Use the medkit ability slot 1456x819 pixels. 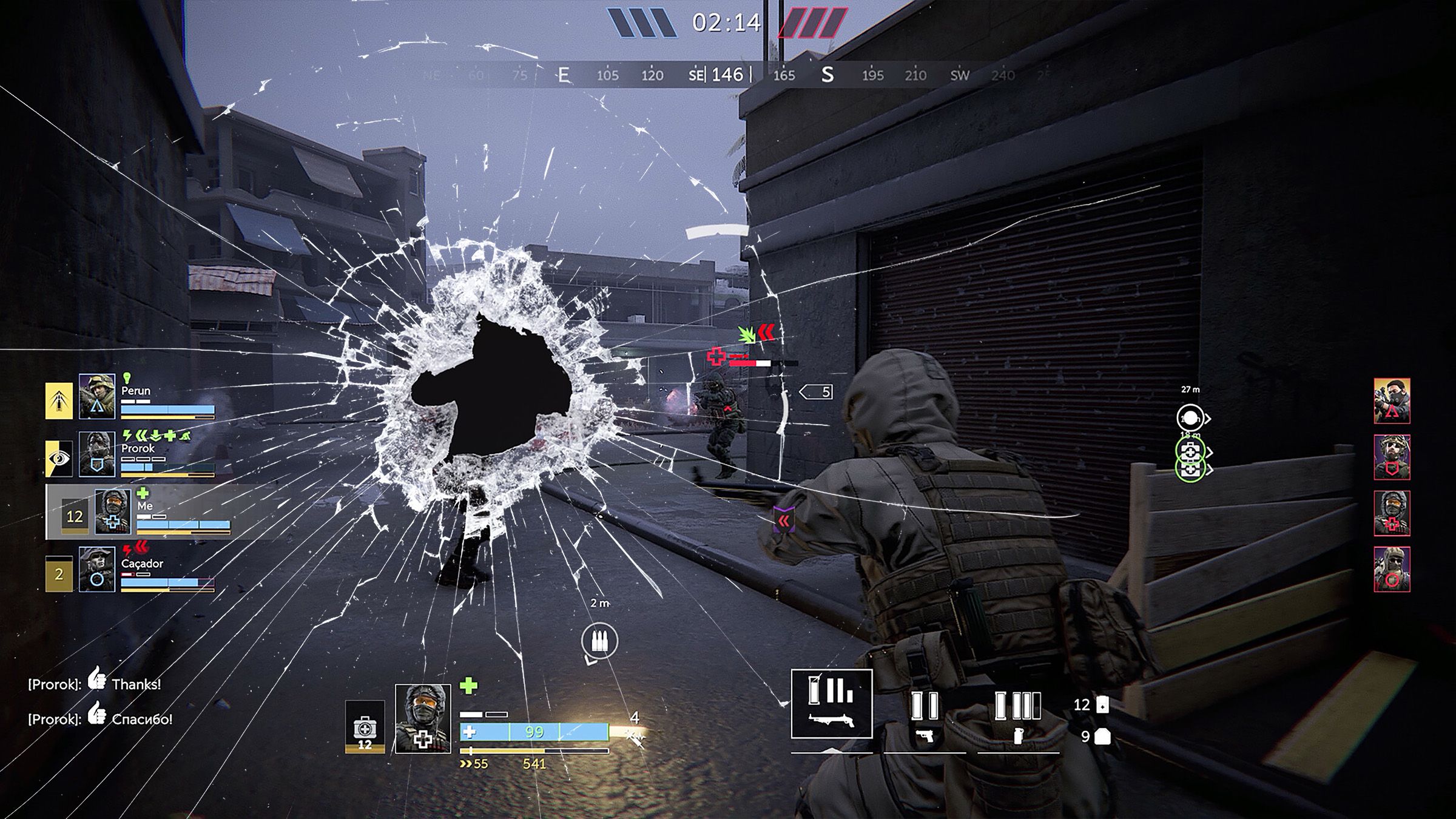[x=365, y=726]
